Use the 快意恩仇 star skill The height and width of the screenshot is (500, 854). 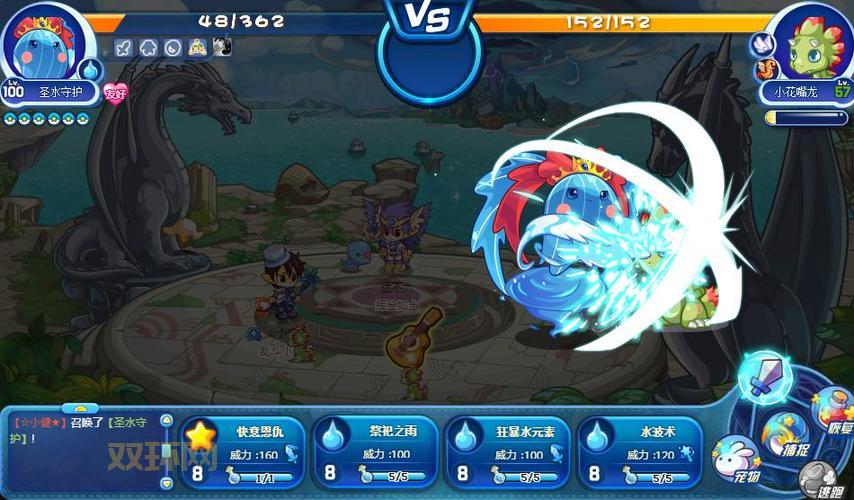244,450
